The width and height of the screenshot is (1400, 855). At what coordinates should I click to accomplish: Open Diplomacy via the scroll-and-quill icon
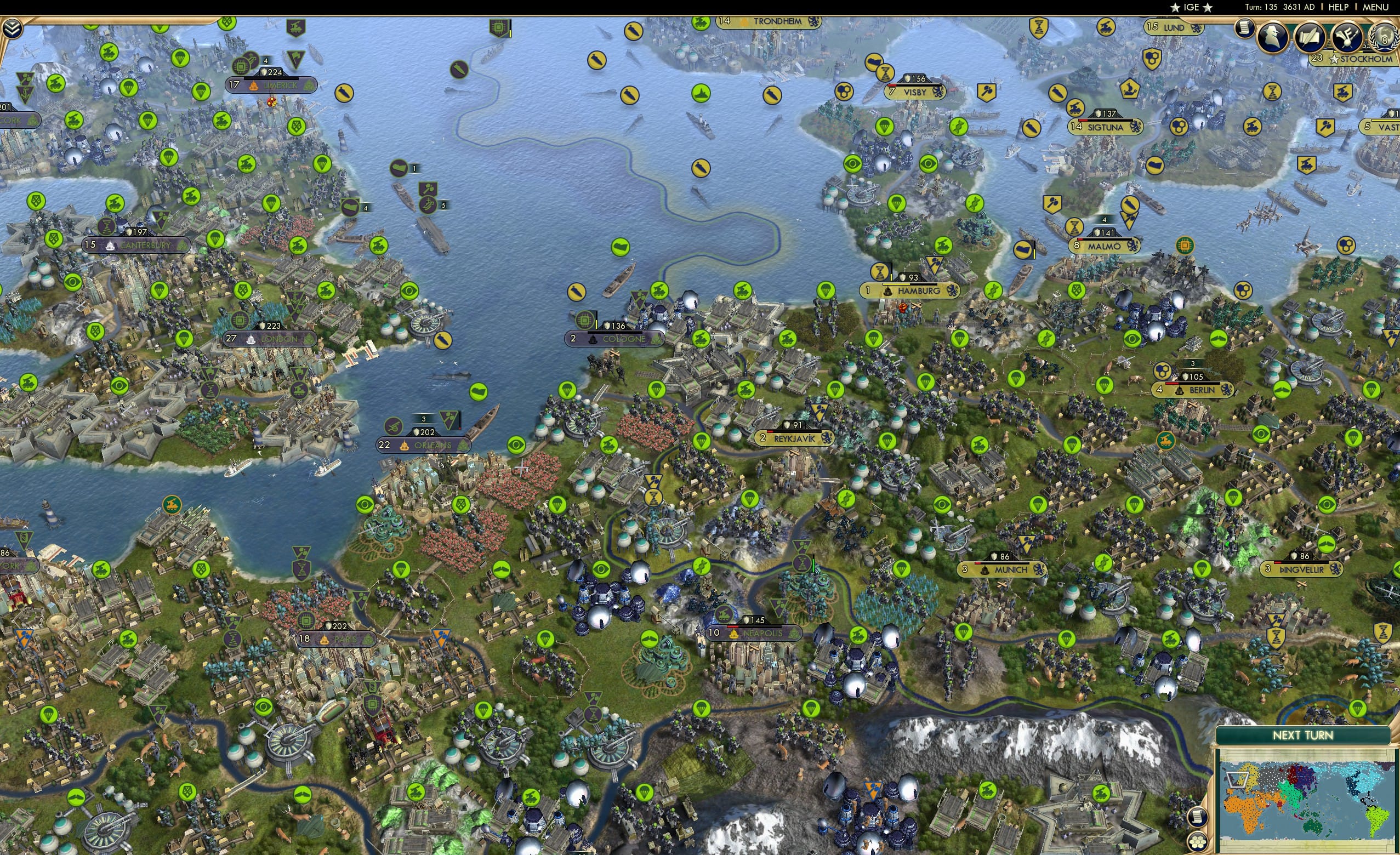pyautogui.click(x=1310, y=38)
